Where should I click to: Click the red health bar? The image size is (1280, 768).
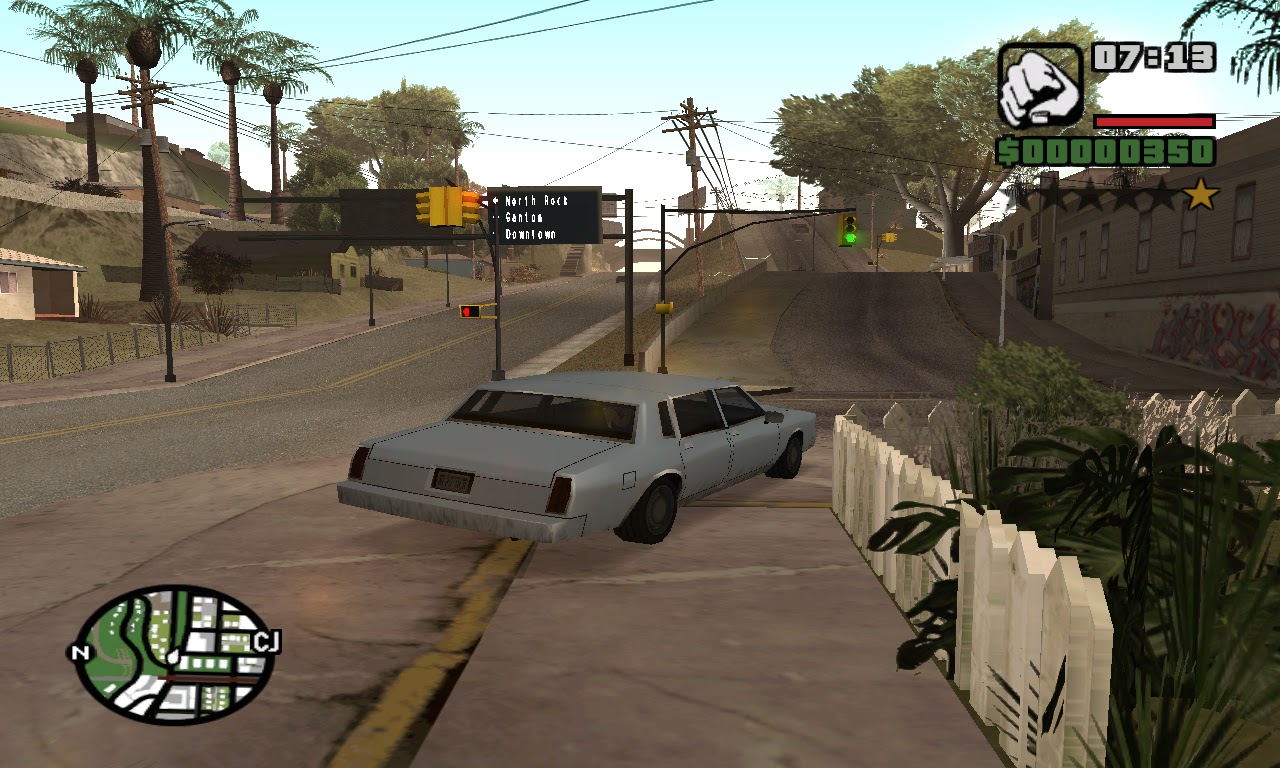[1155, 122]
